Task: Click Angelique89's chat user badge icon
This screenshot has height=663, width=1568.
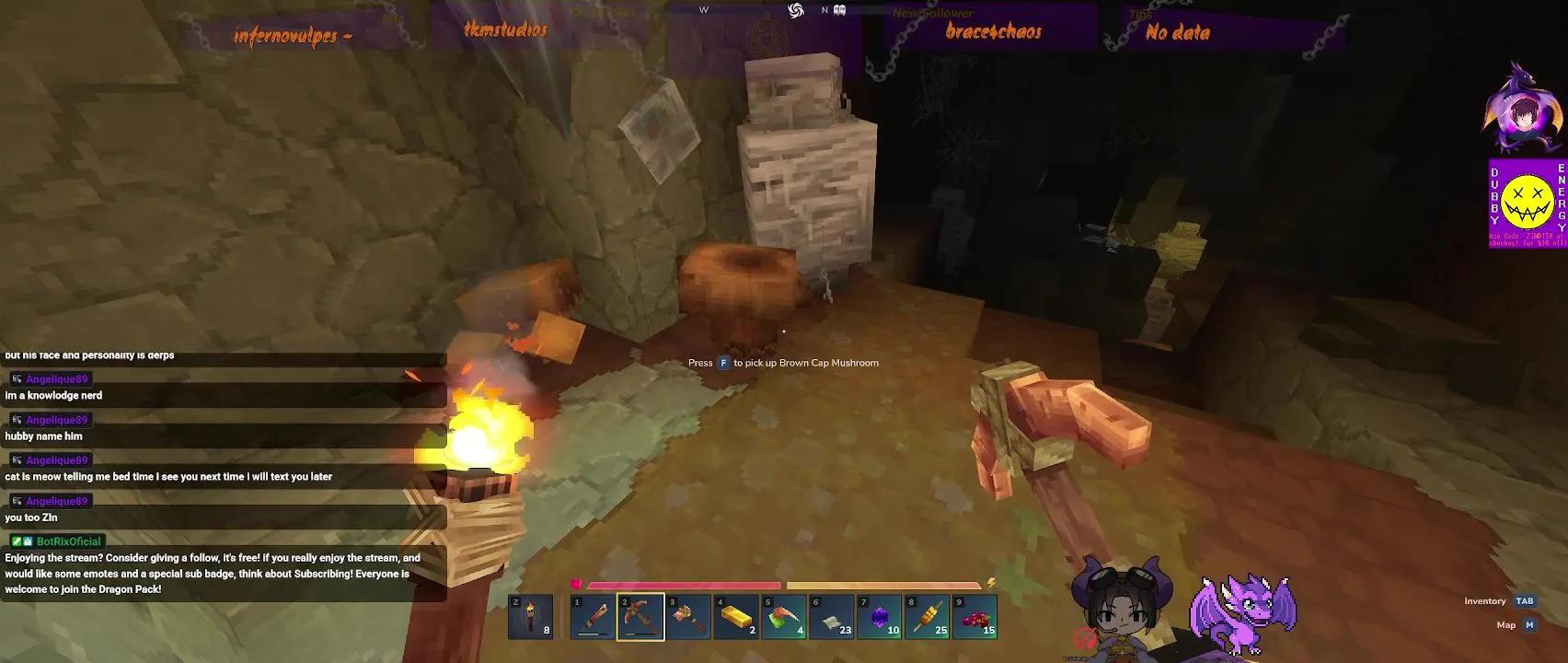Action: coord(18,378)
